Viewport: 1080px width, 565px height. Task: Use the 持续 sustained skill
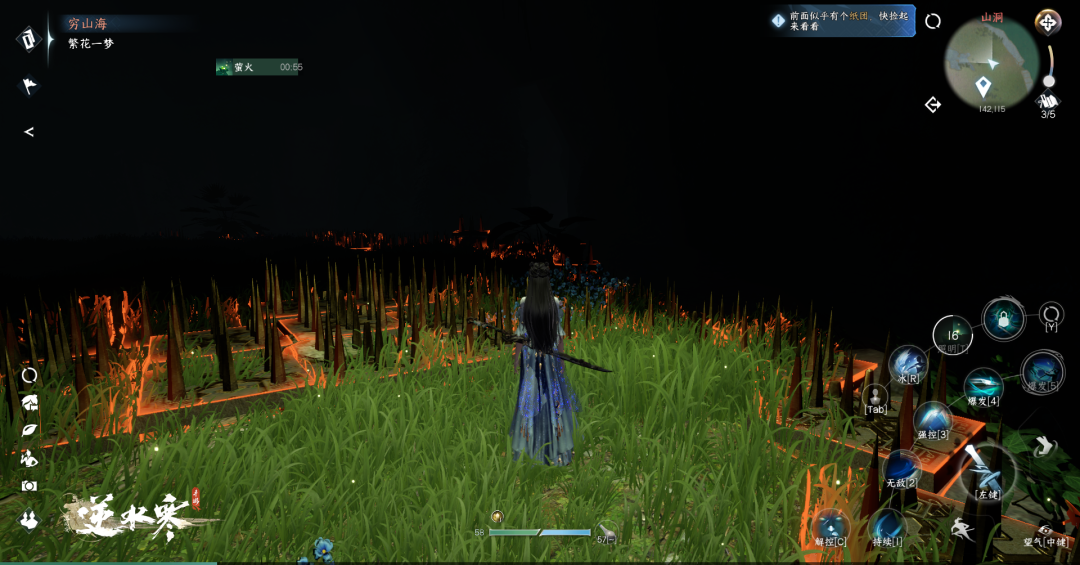(x=887, y=525)
